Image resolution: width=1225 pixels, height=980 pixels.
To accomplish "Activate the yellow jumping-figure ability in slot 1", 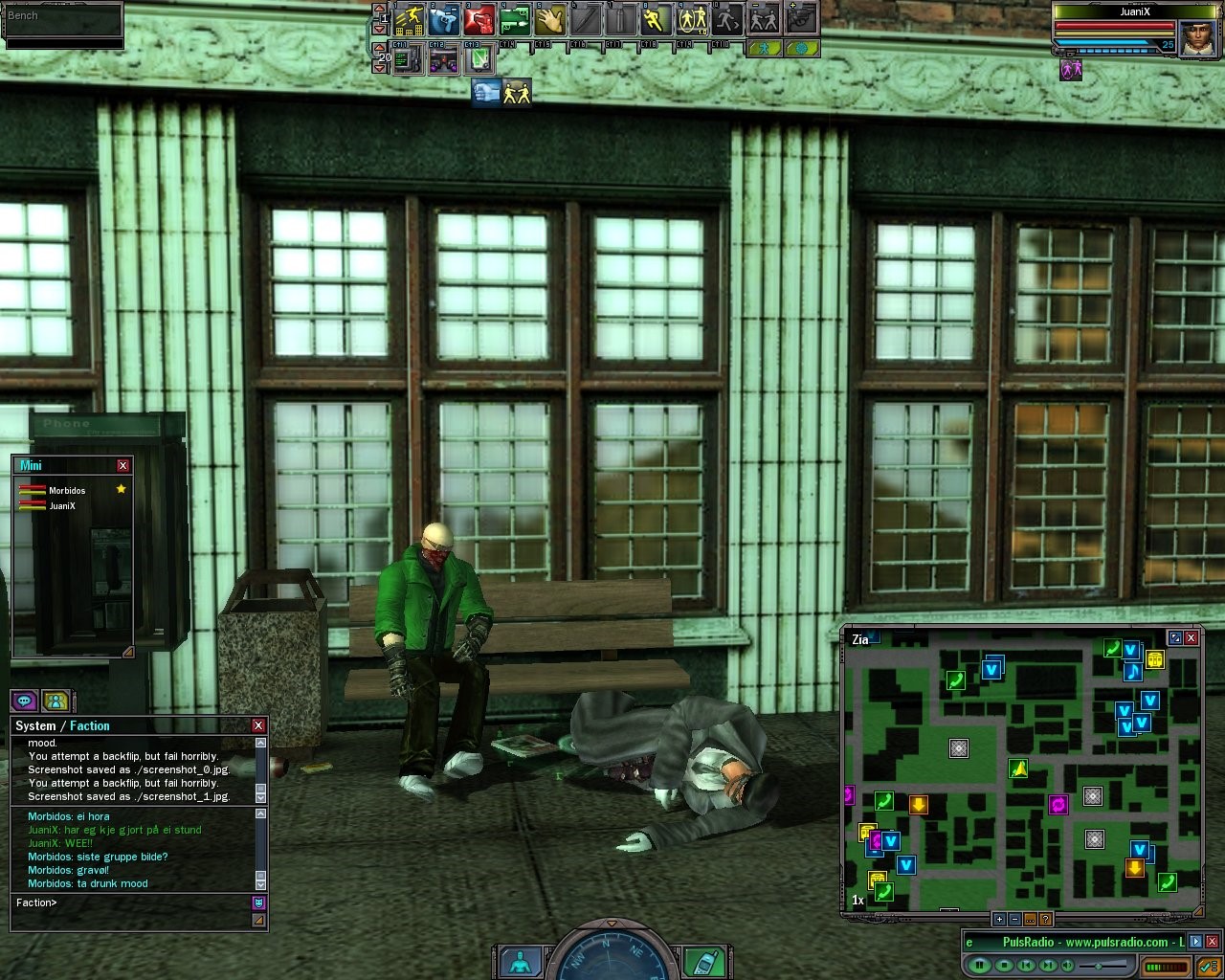I will (410, 18).
